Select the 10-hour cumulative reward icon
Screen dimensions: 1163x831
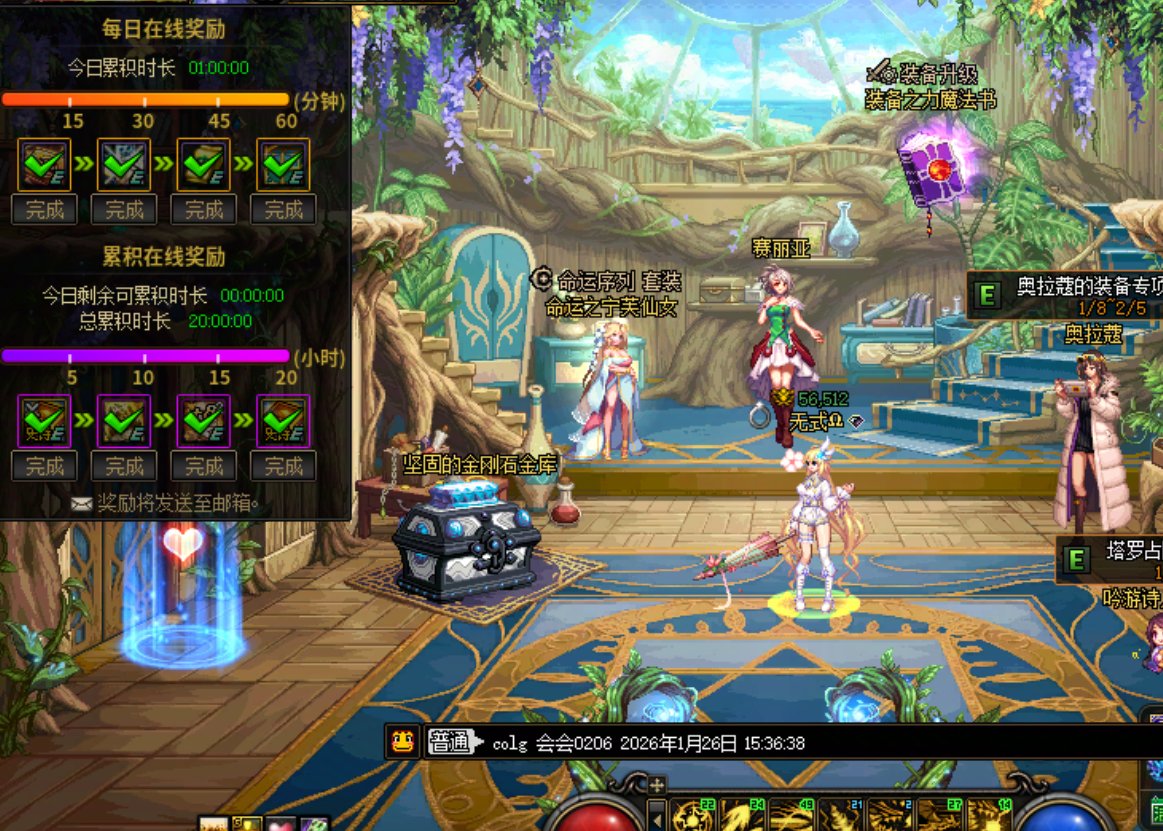(124, 421)
